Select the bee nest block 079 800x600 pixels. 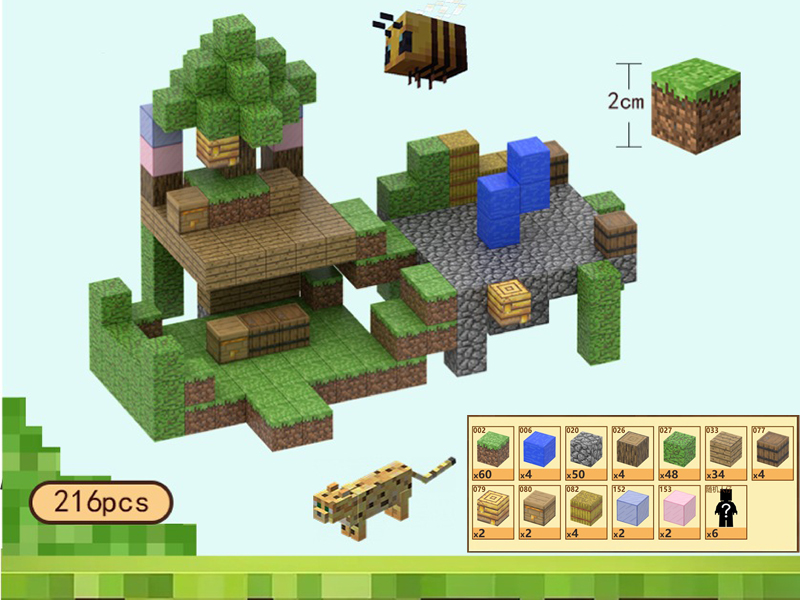(x=491, y=510)
